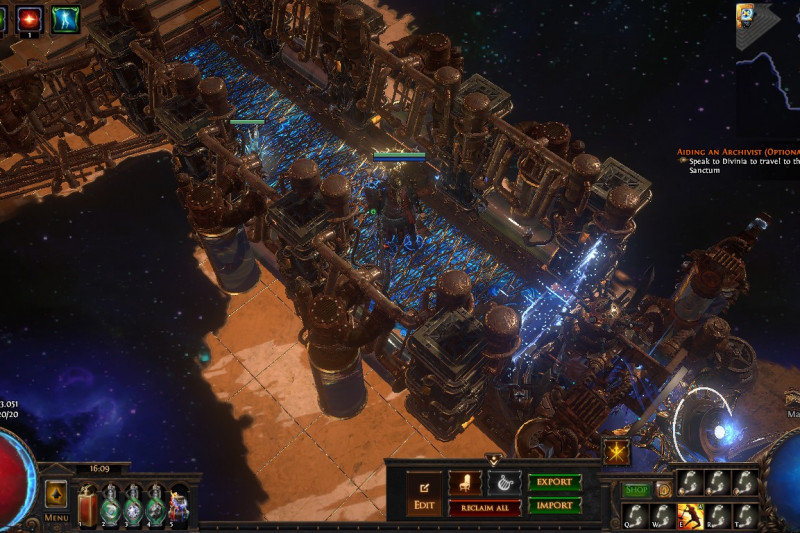Open the green Shop button
The image size is (800, 533).
(x=637, y=490)
